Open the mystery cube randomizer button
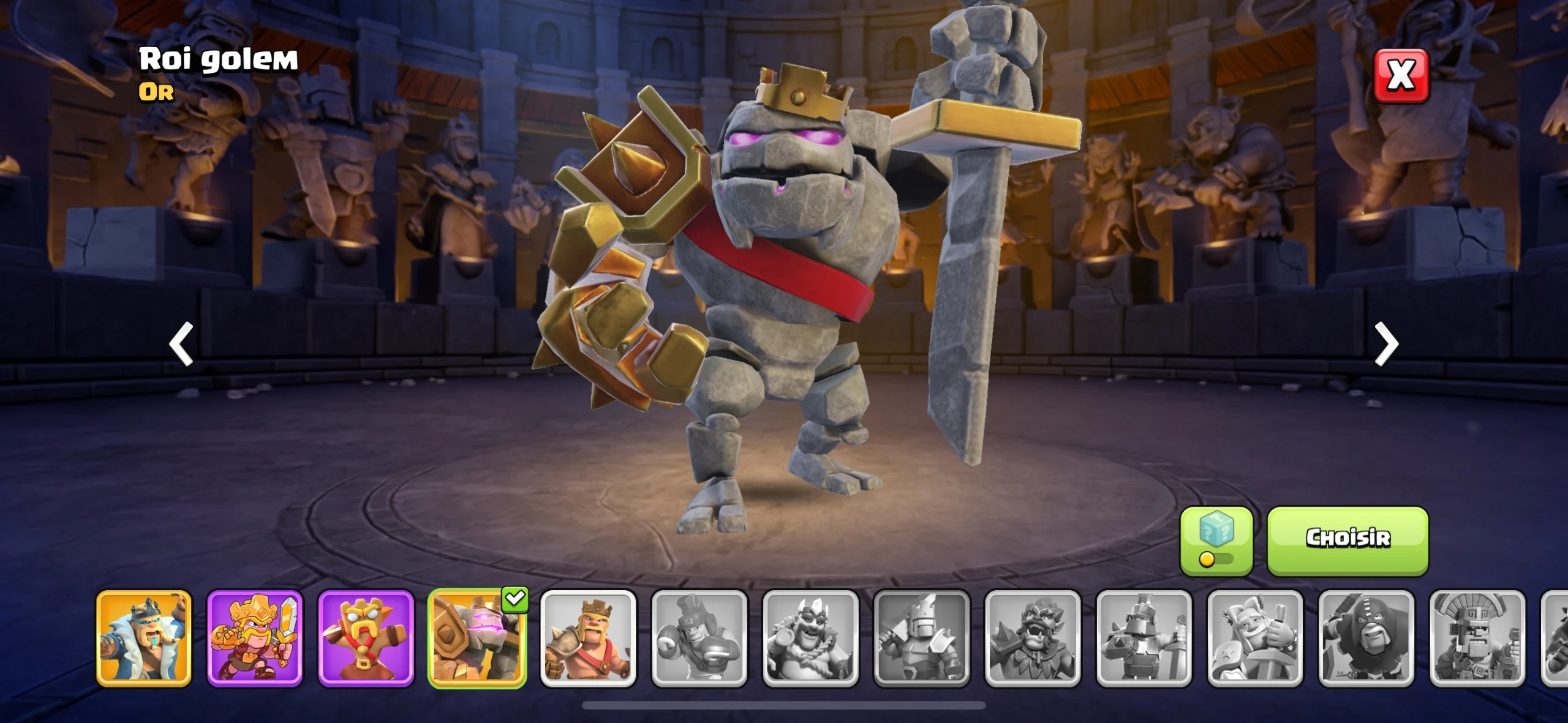This screenshot has height=723, width=1568. point(1216,540)
